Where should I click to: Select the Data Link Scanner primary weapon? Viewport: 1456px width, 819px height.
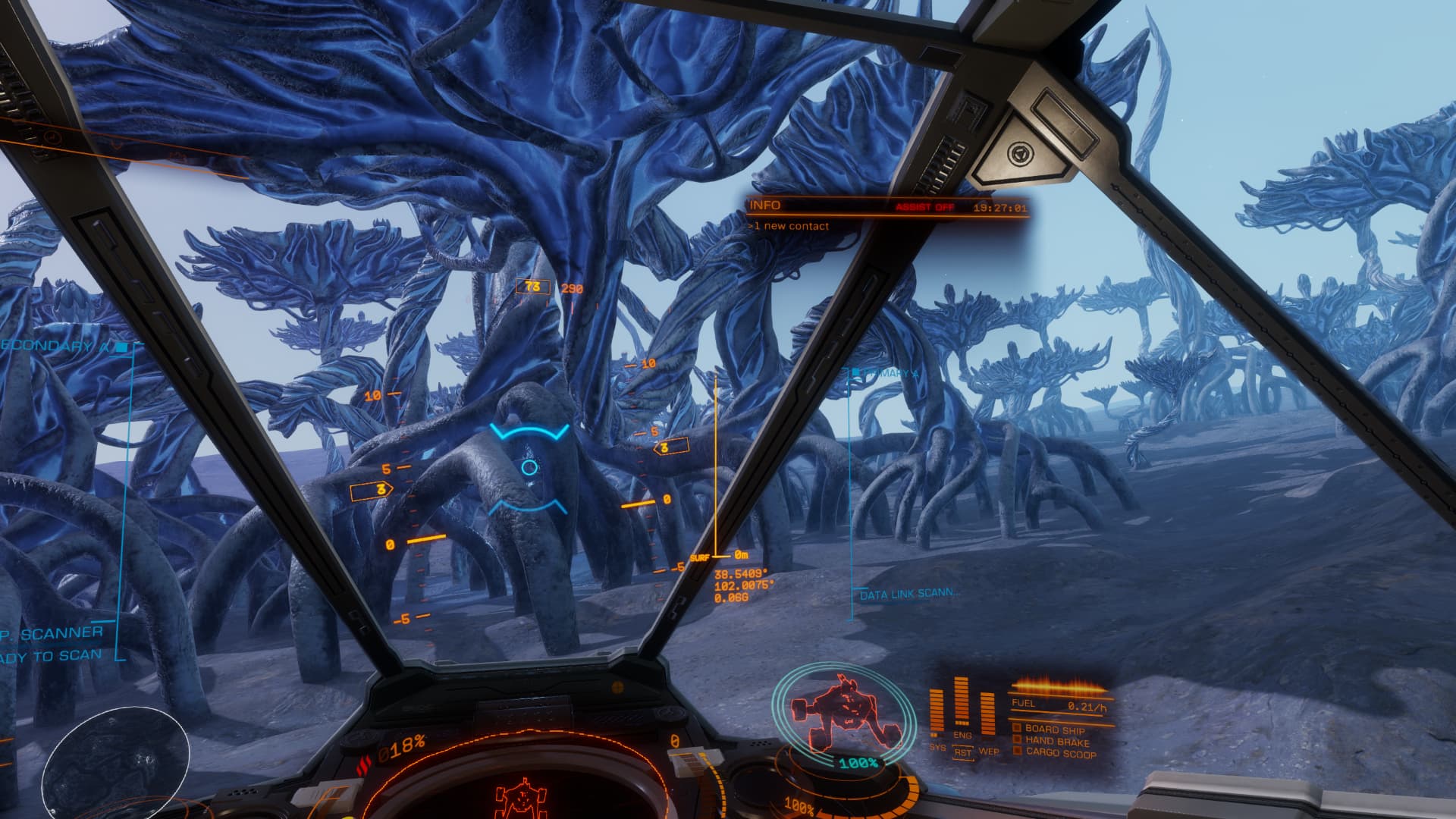coord(908,595)
